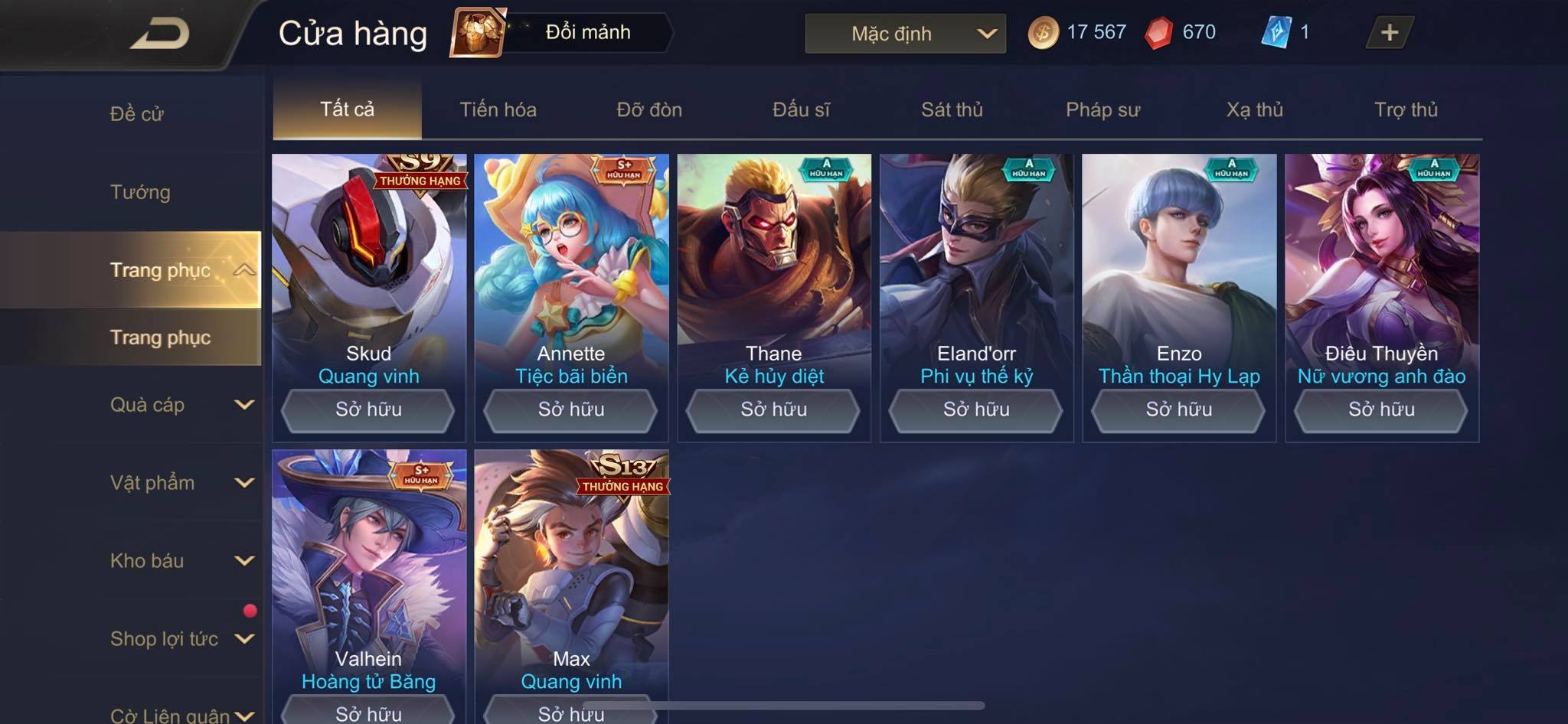Choose the Xạ thủ category tab
The width and height of the screenshot is (1568, 724).
1254,109
